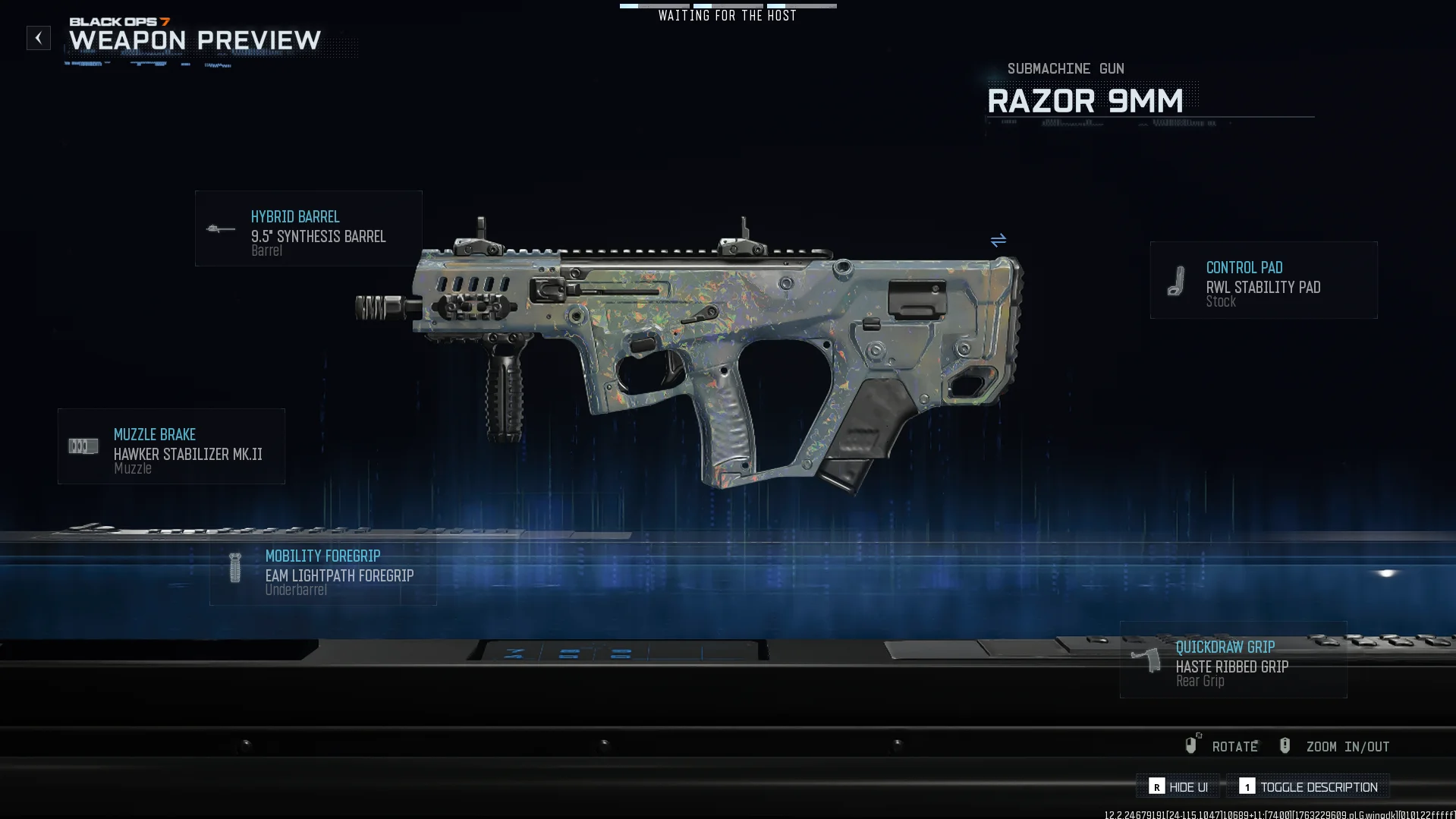Screen dimensions: 1456x819
Task: Click the Control Pad stock icon
Action: click(1176, 282)
